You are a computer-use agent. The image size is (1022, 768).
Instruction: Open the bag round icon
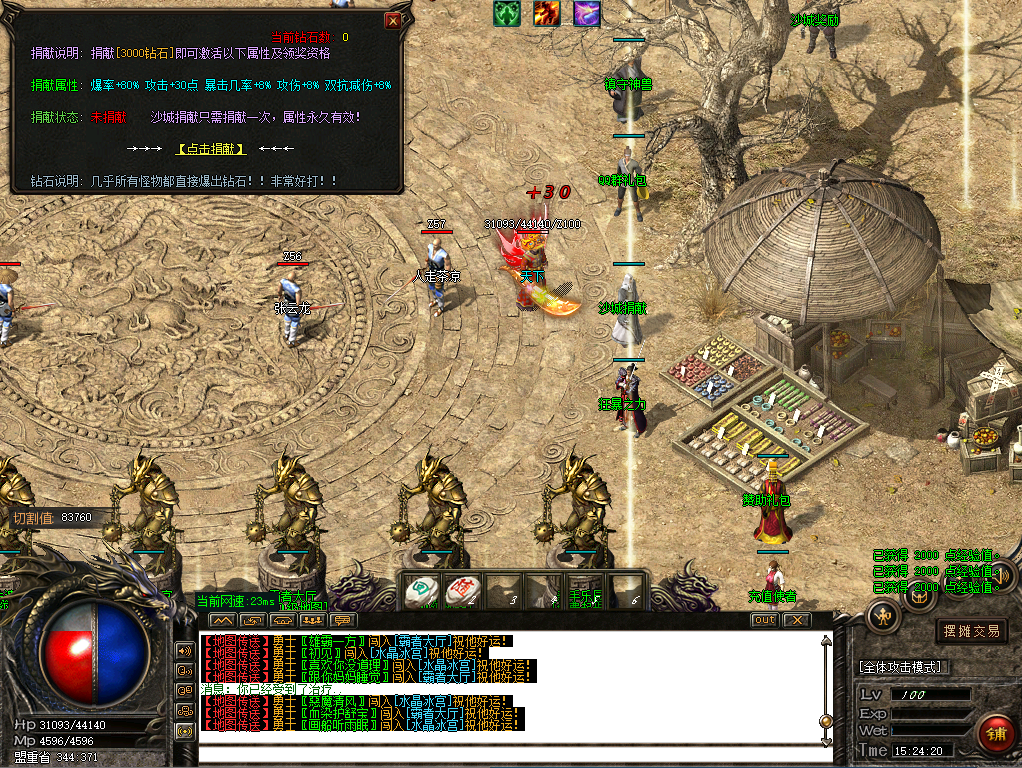(x=918, y=598)
